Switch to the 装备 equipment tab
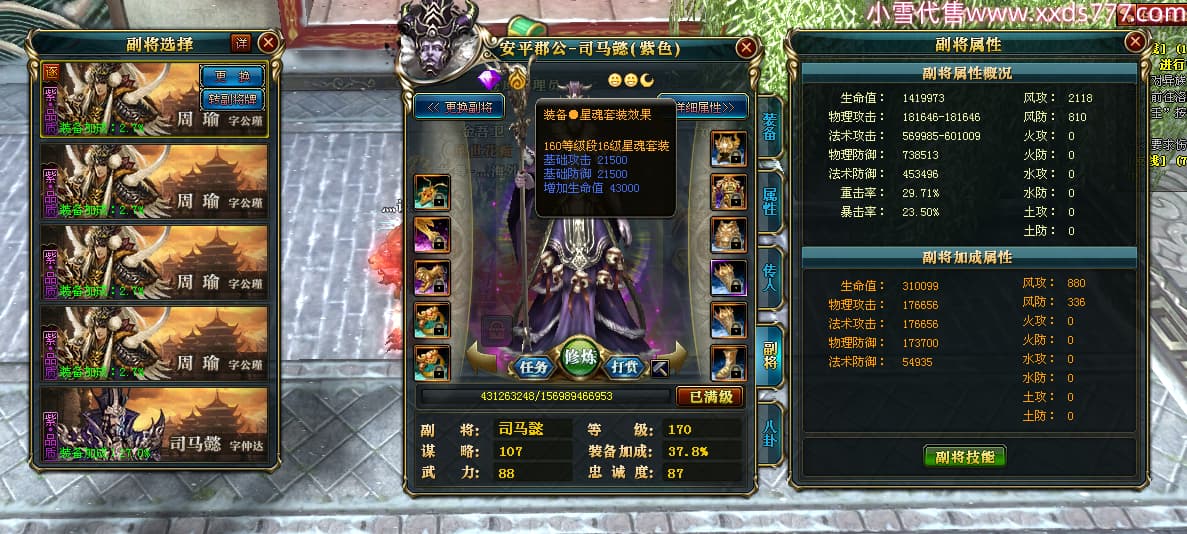1187x534 pixels. coord(769,125)
